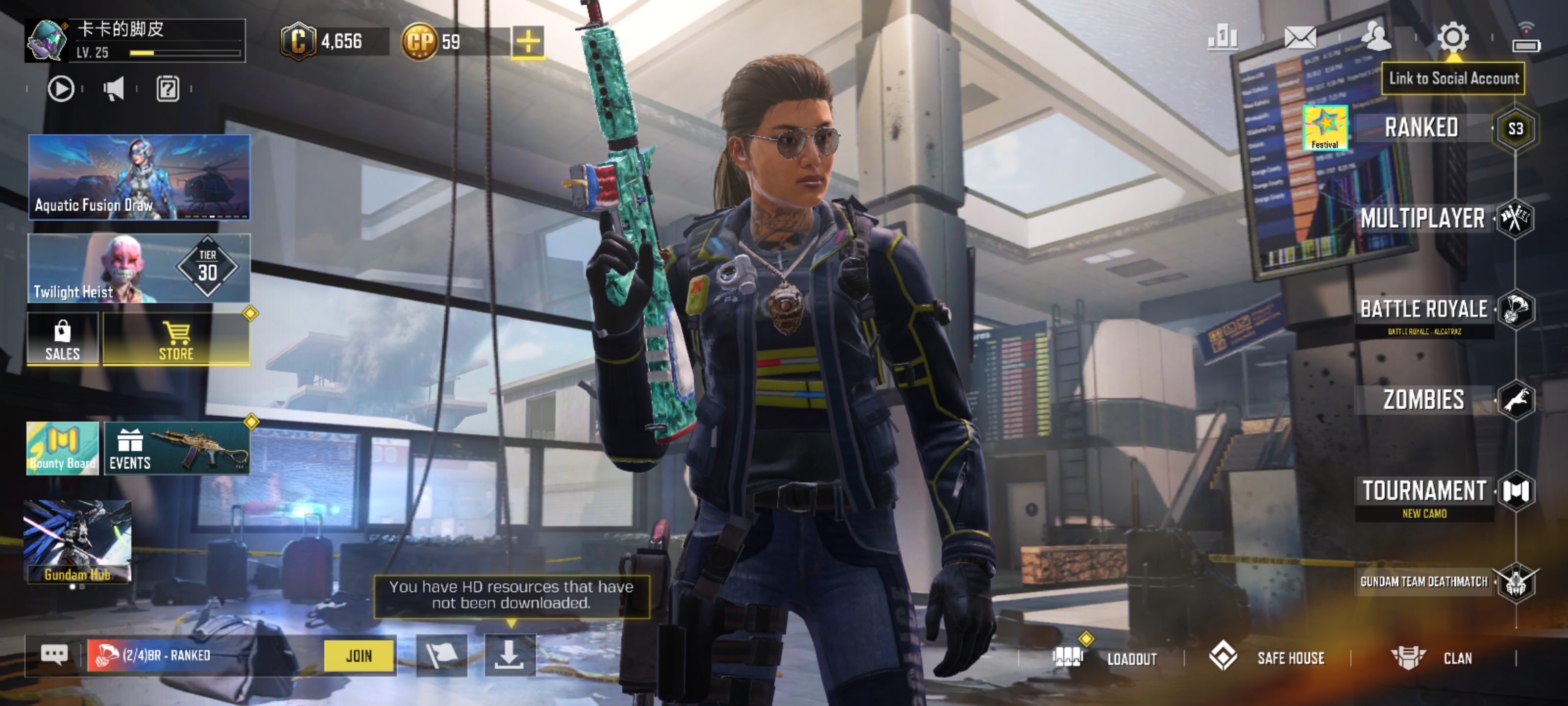Show the friends list icon
Viewport: 1568px width, 706px height.
[x=1375, y=38]
